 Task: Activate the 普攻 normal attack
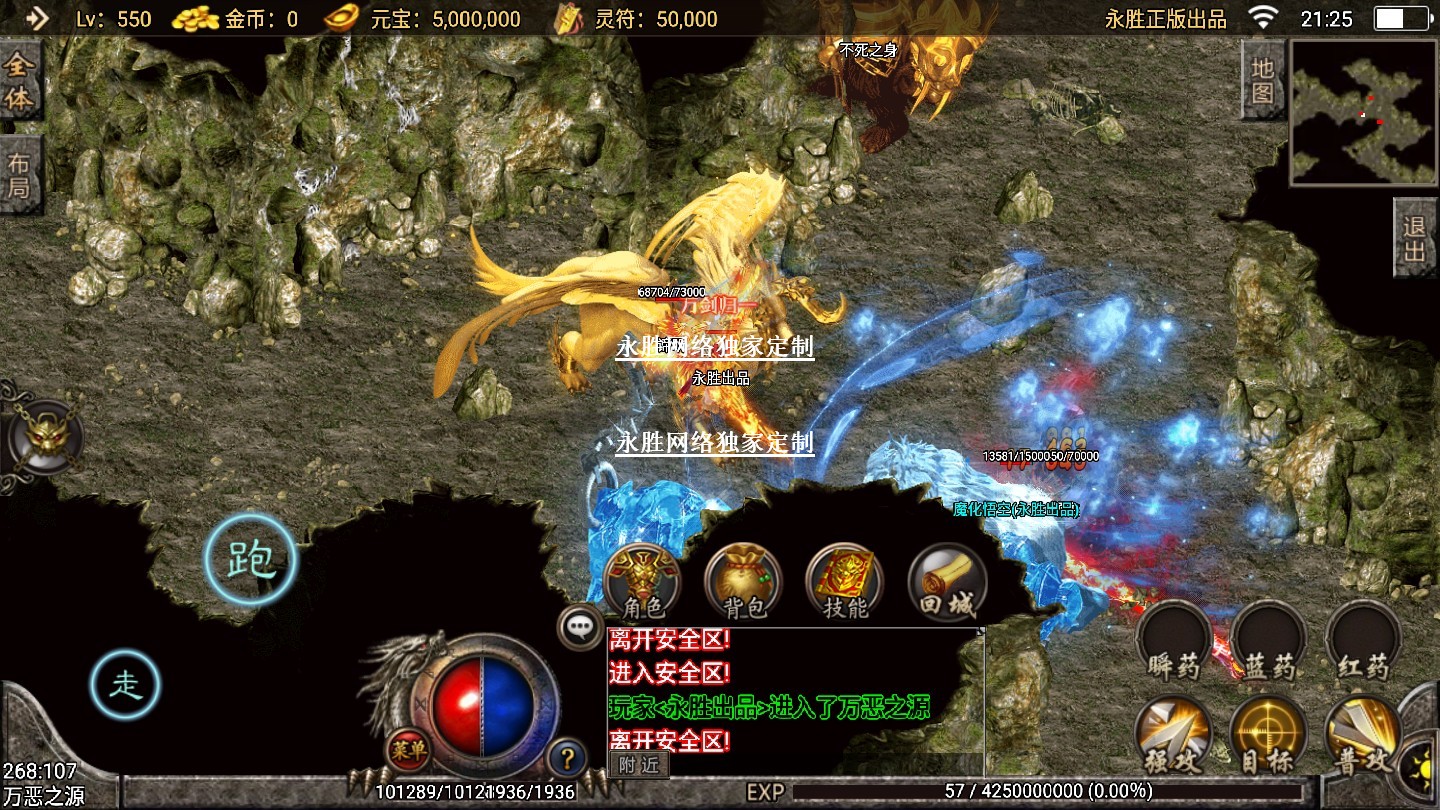(x=1362, y=735)
